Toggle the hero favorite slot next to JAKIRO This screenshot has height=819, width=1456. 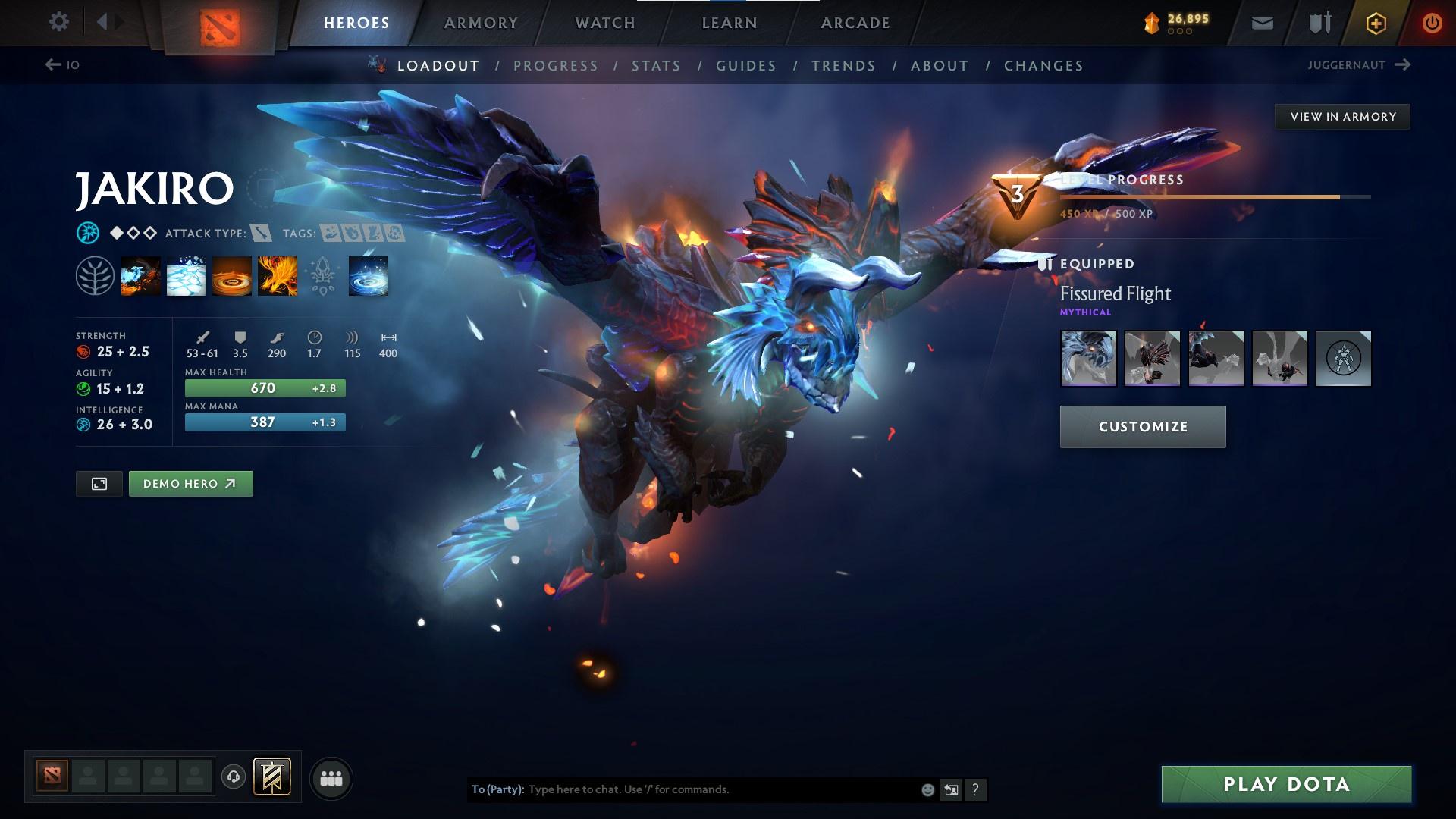coord(265,188)
